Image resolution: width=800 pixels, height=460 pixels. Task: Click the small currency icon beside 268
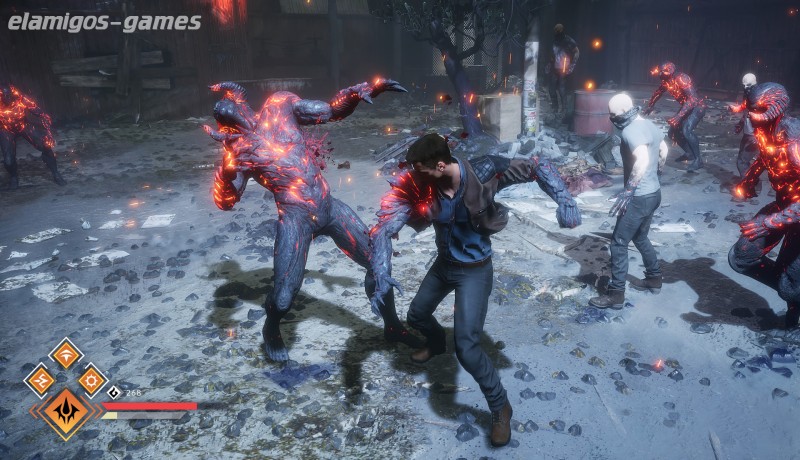point(113,393)
